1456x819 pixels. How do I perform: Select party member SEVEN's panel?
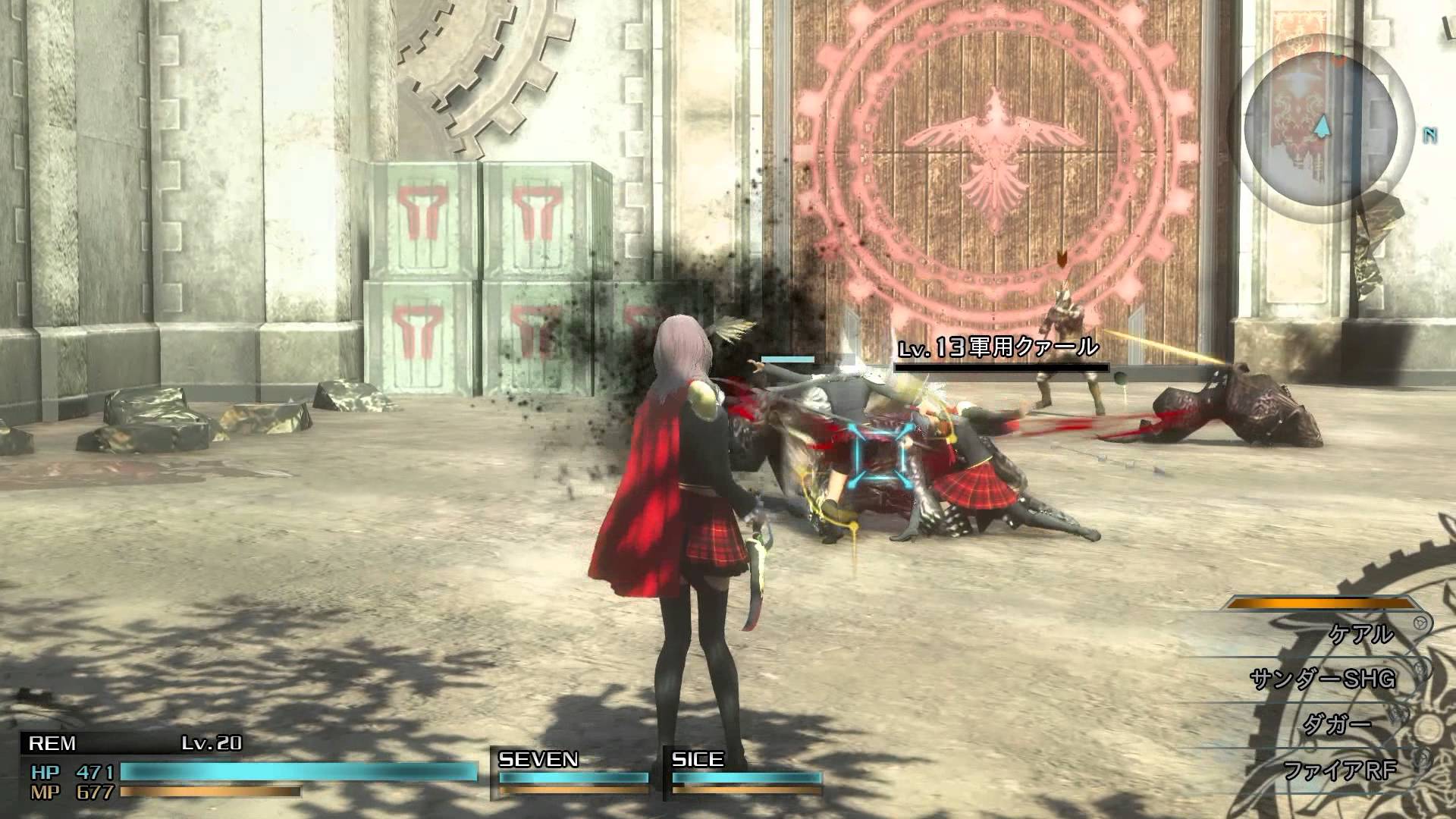572,773
